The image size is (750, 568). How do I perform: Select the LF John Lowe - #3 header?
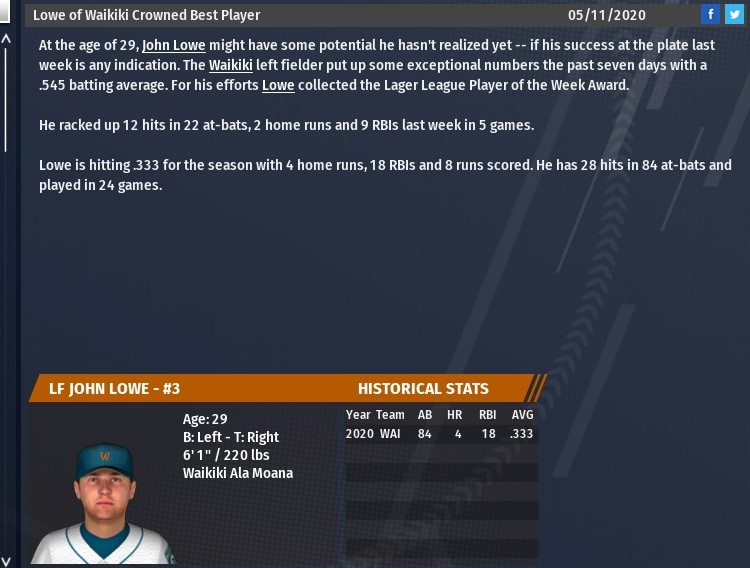coord(115,389)
